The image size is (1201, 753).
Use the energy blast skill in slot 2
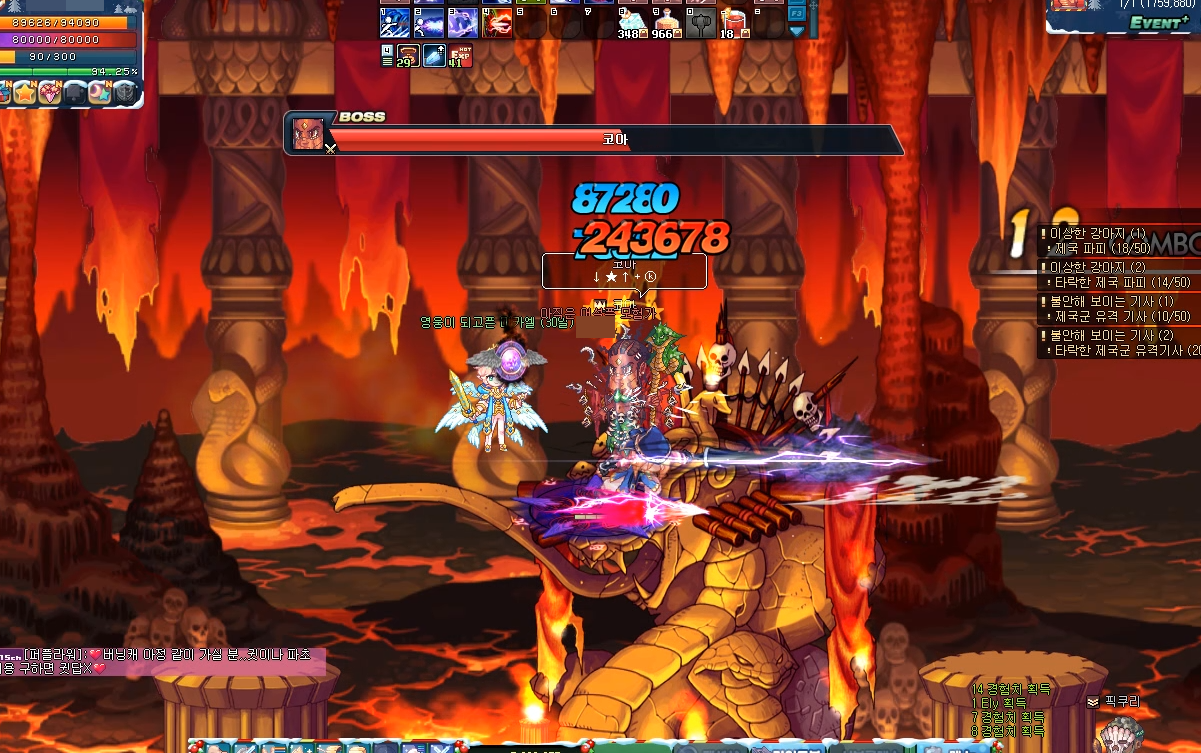pos(429,22)
